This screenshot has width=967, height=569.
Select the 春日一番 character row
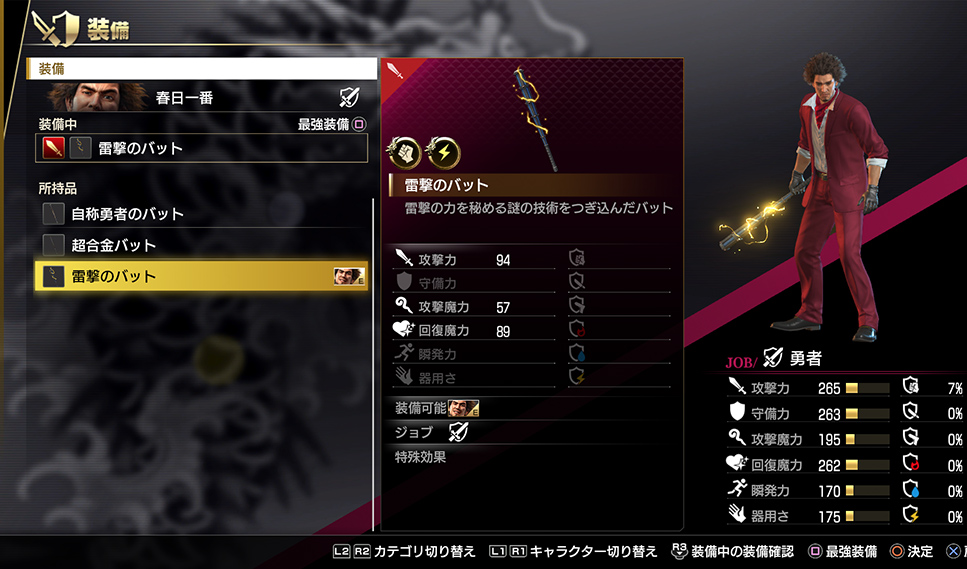(x=202, y=98)
